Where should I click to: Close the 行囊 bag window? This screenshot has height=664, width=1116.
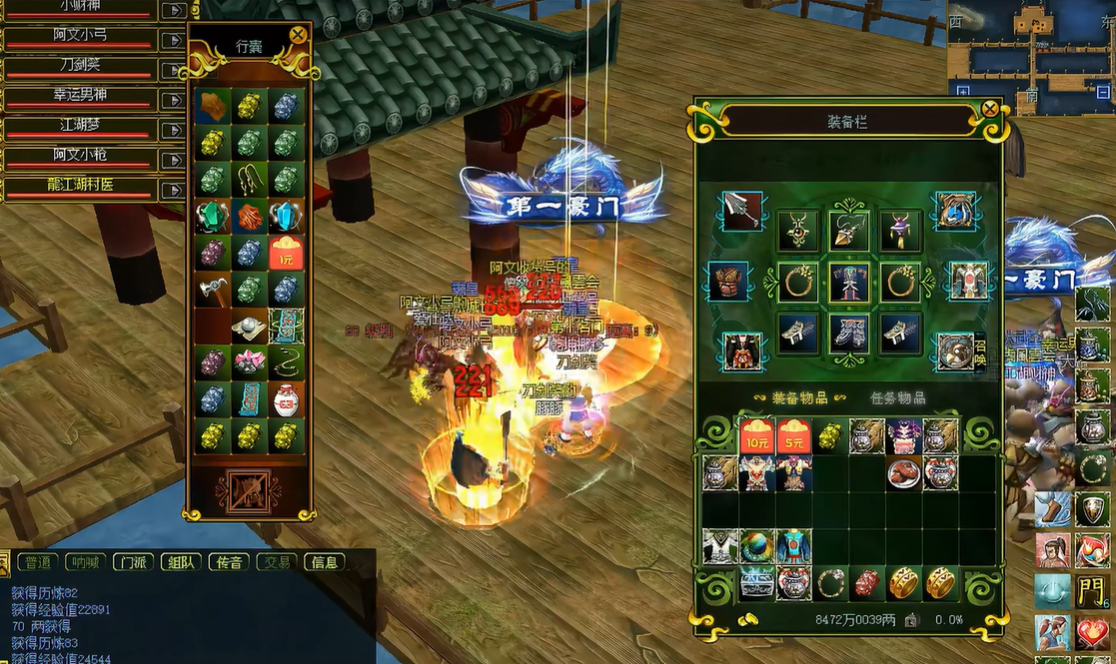[x=297, y=35]
